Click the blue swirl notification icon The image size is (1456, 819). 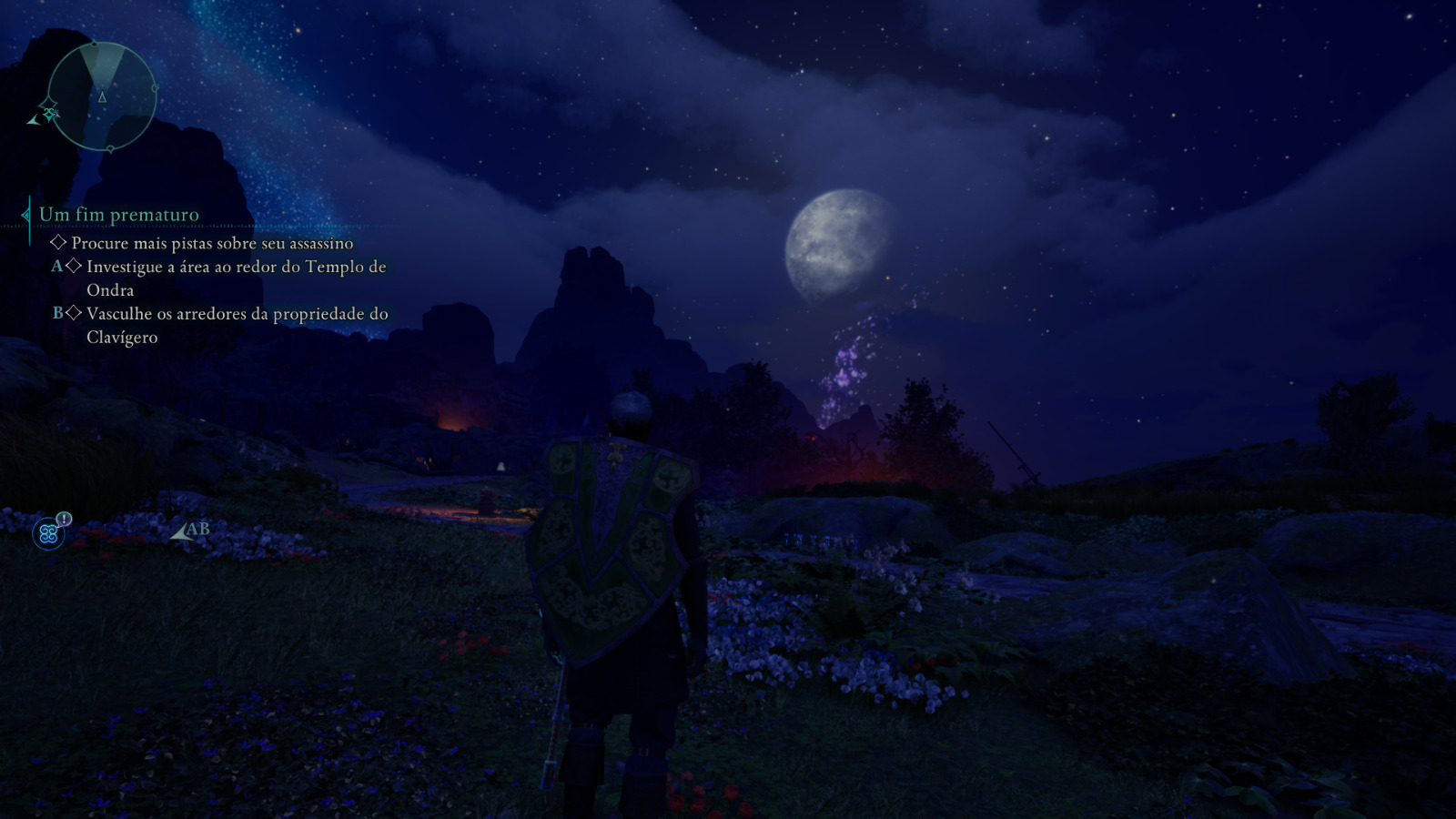tap(49, 533)
